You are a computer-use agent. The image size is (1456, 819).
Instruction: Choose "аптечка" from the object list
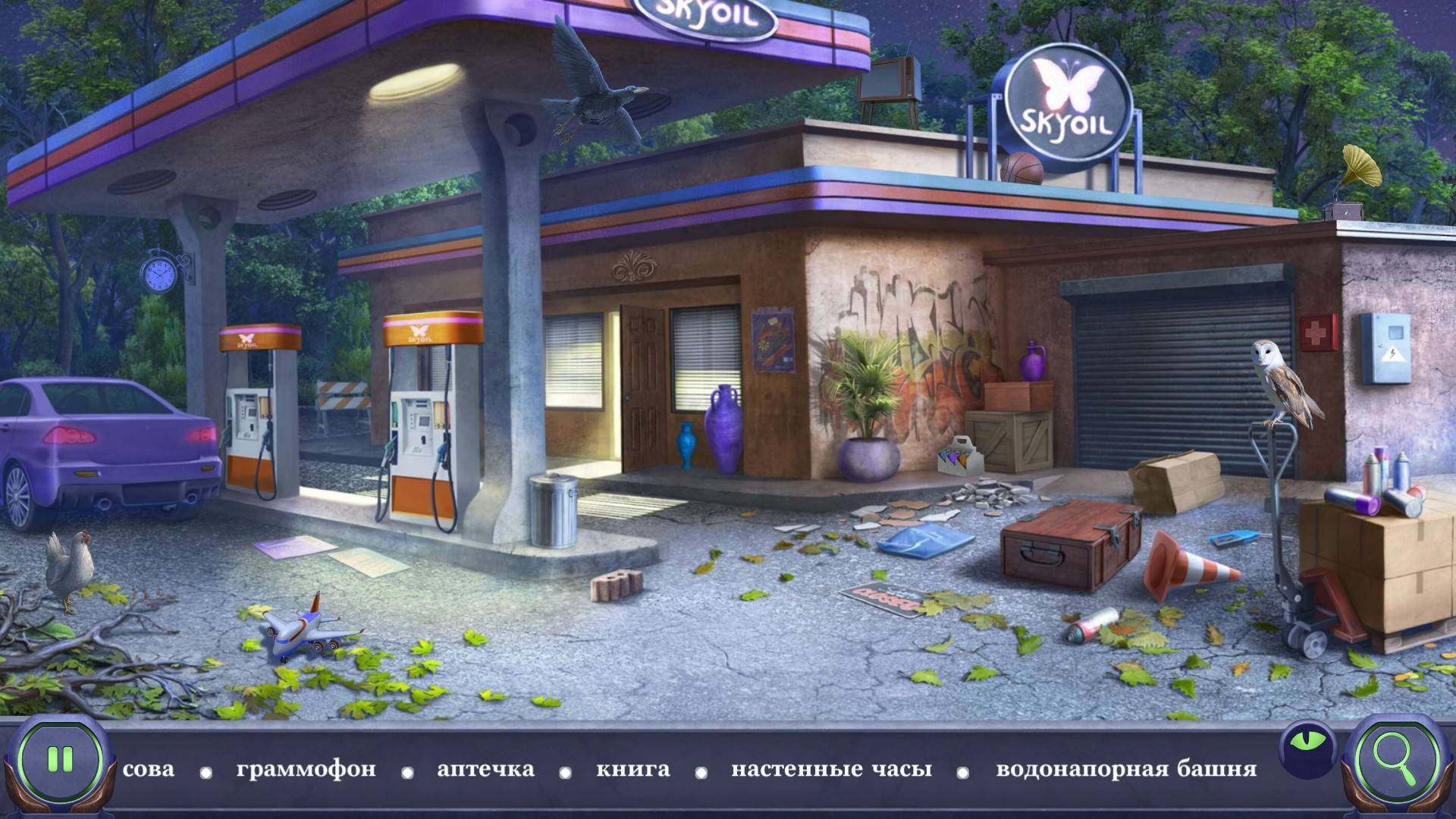[485, 769]
